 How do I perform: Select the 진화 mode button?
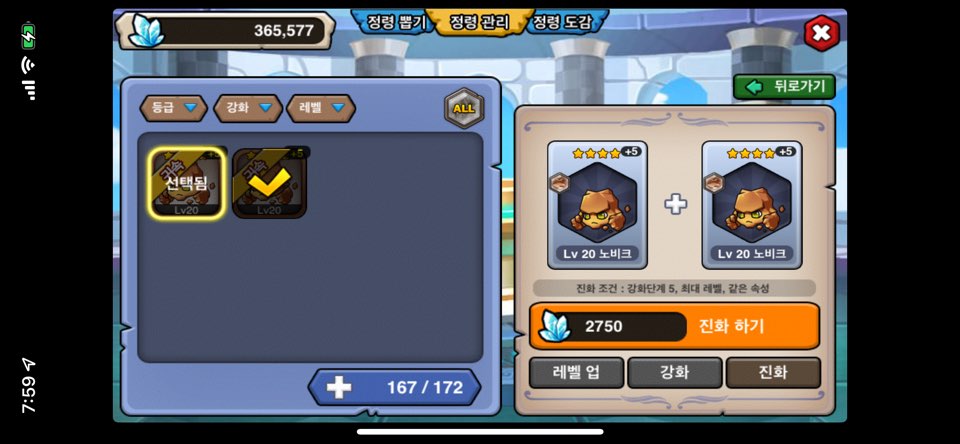(773, 373)
